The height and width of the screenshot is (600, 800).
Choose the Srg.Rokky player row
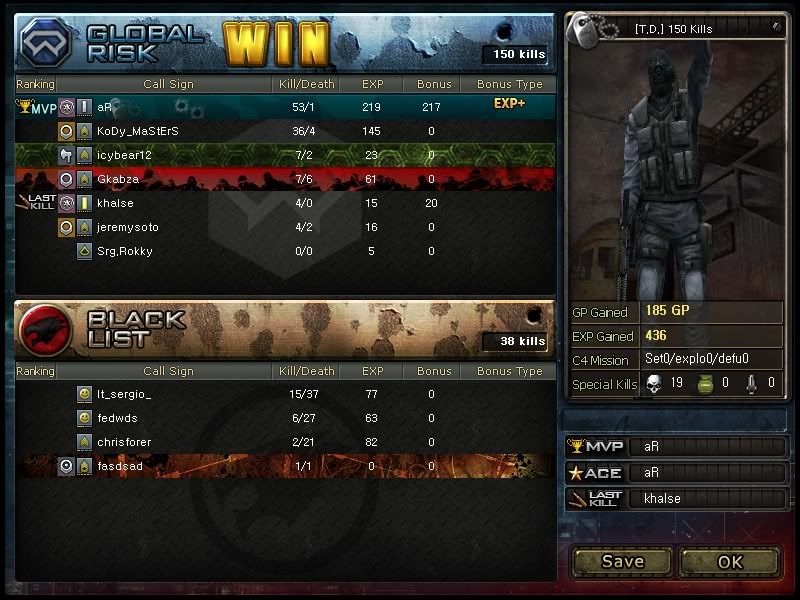tap(125, 251)
